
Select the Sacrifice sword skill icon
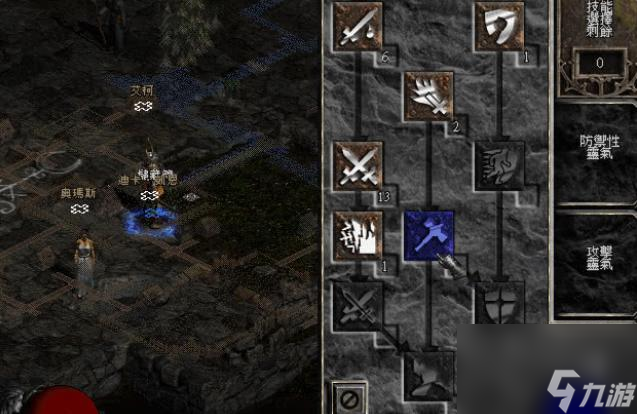tap(358, 25)
